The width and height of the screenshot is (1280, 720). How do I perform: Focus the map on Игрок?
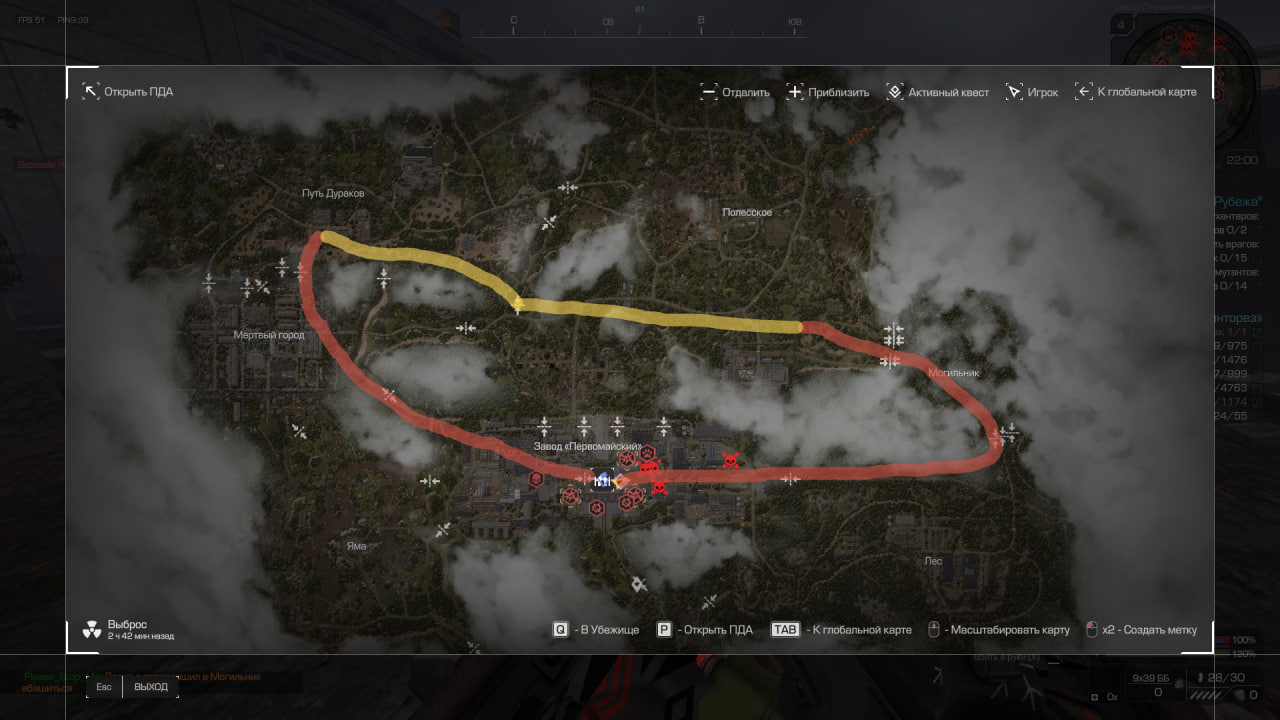pos(1031,92)
